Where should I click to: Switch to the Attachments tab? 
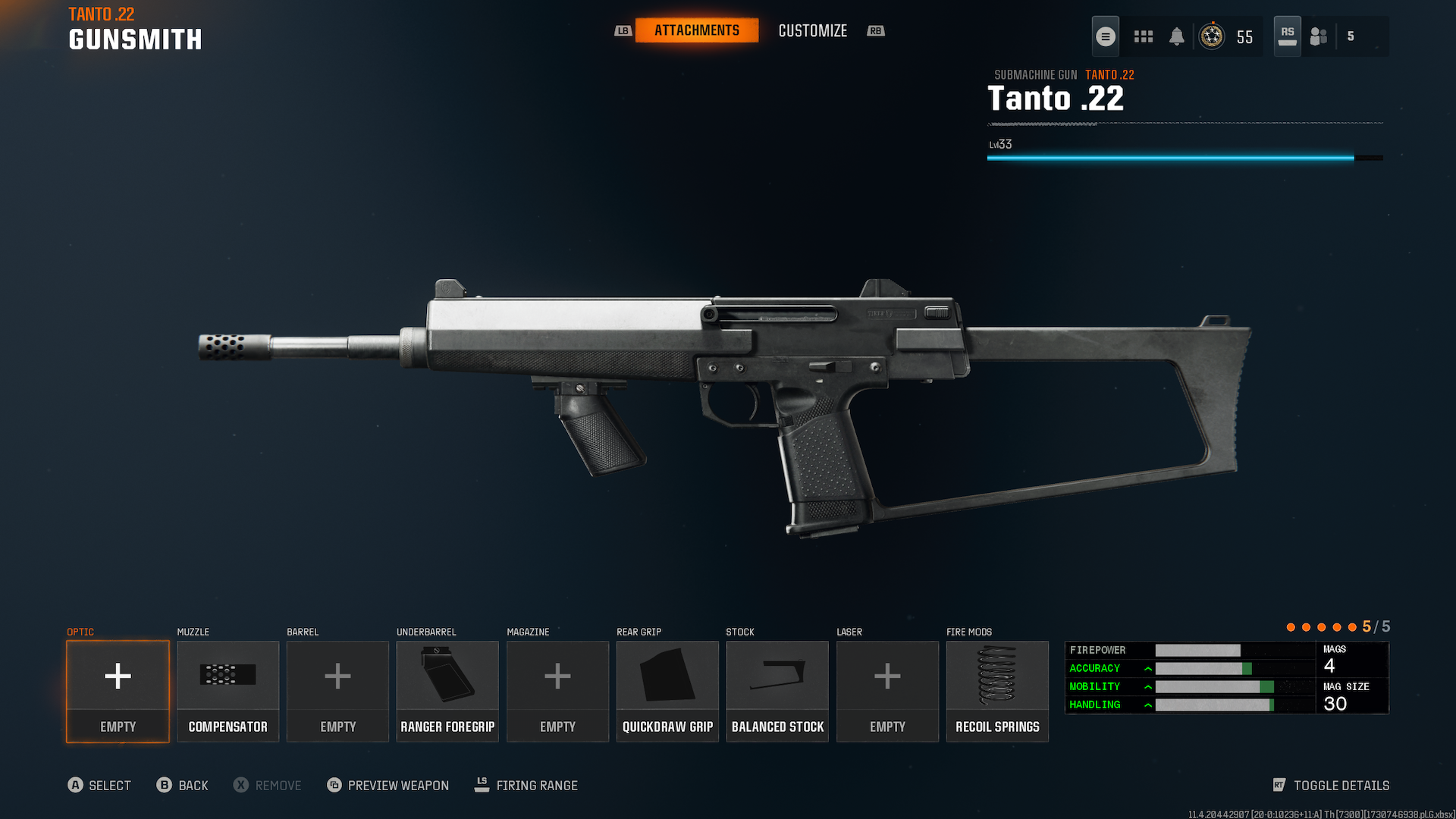pyautogui.click(x=696, y=30)
